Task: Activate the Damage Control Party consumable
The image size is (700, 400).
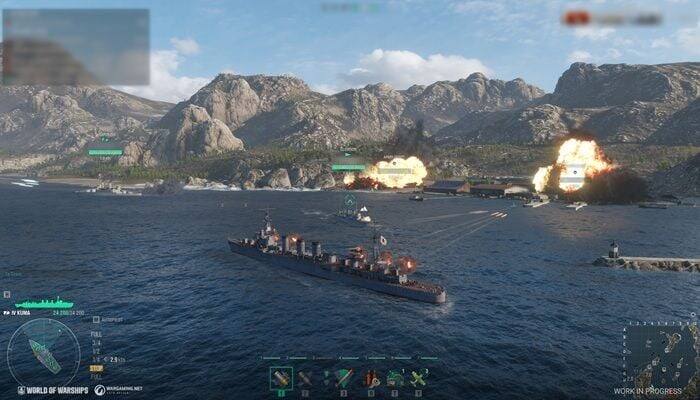Action: [372, 378]
